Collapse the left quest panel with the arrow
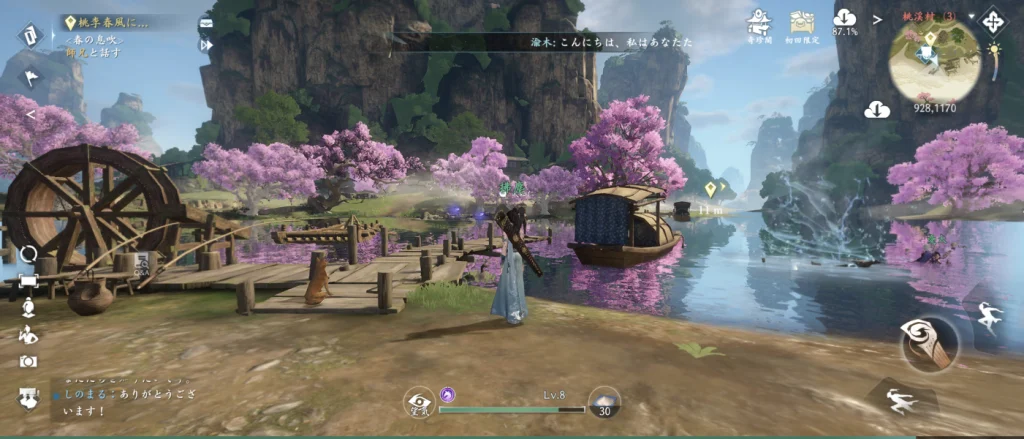 [30, 114]
